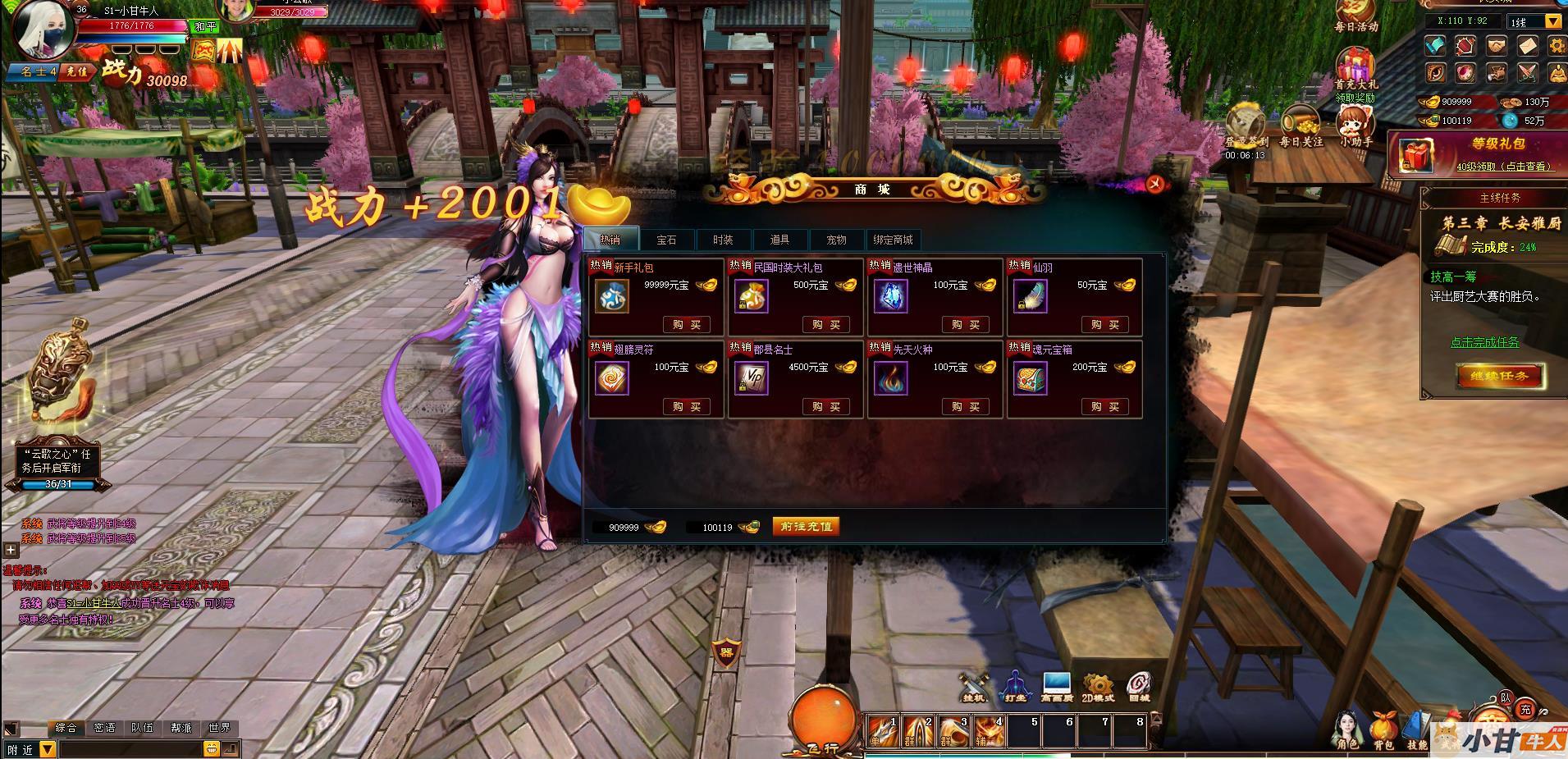Open the gear settings icon
Image resolution: width=1568 pixels, height=759 pixels.
point(1557,46)
